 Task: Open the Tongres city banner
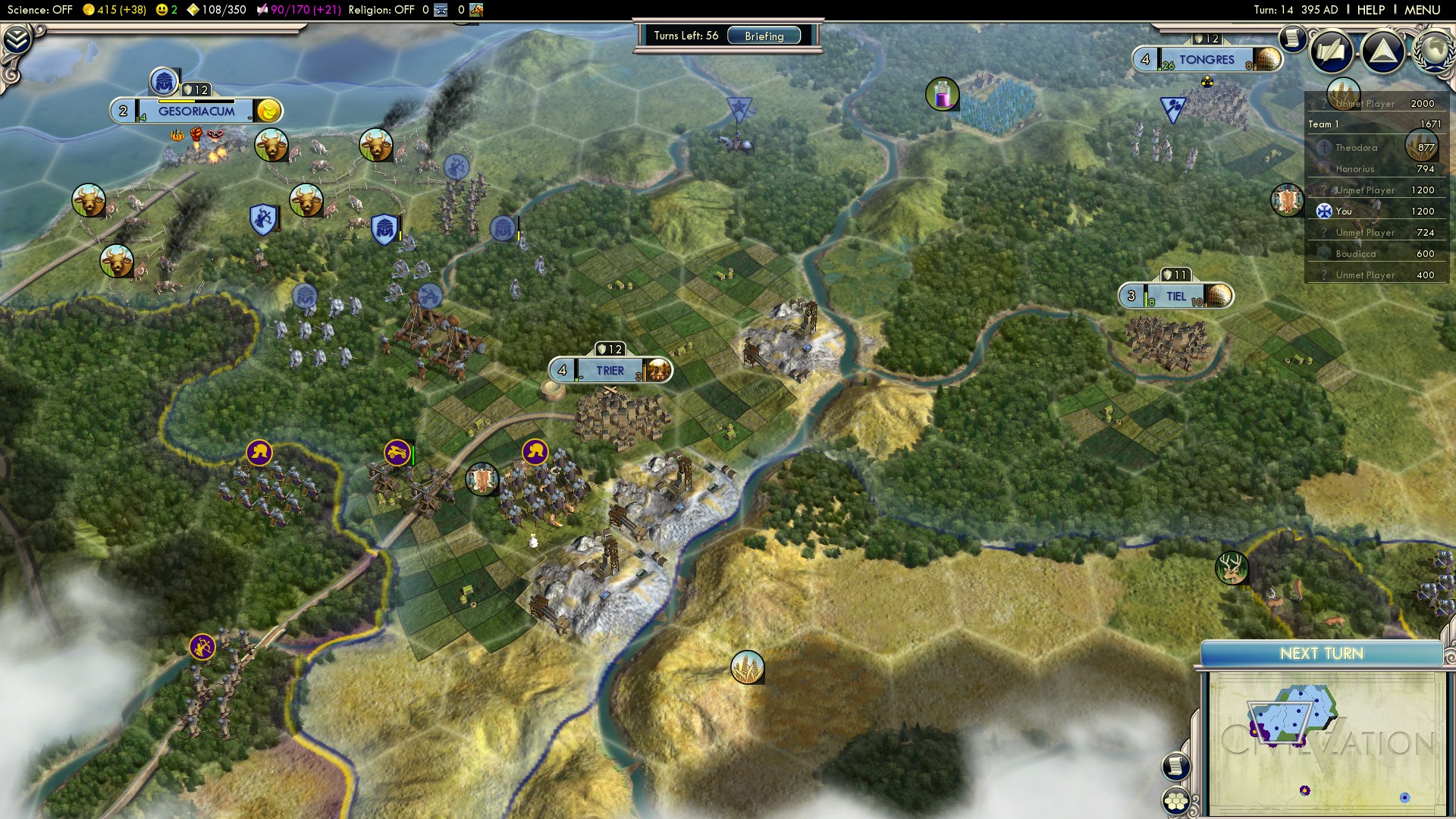pos(1206,60)
